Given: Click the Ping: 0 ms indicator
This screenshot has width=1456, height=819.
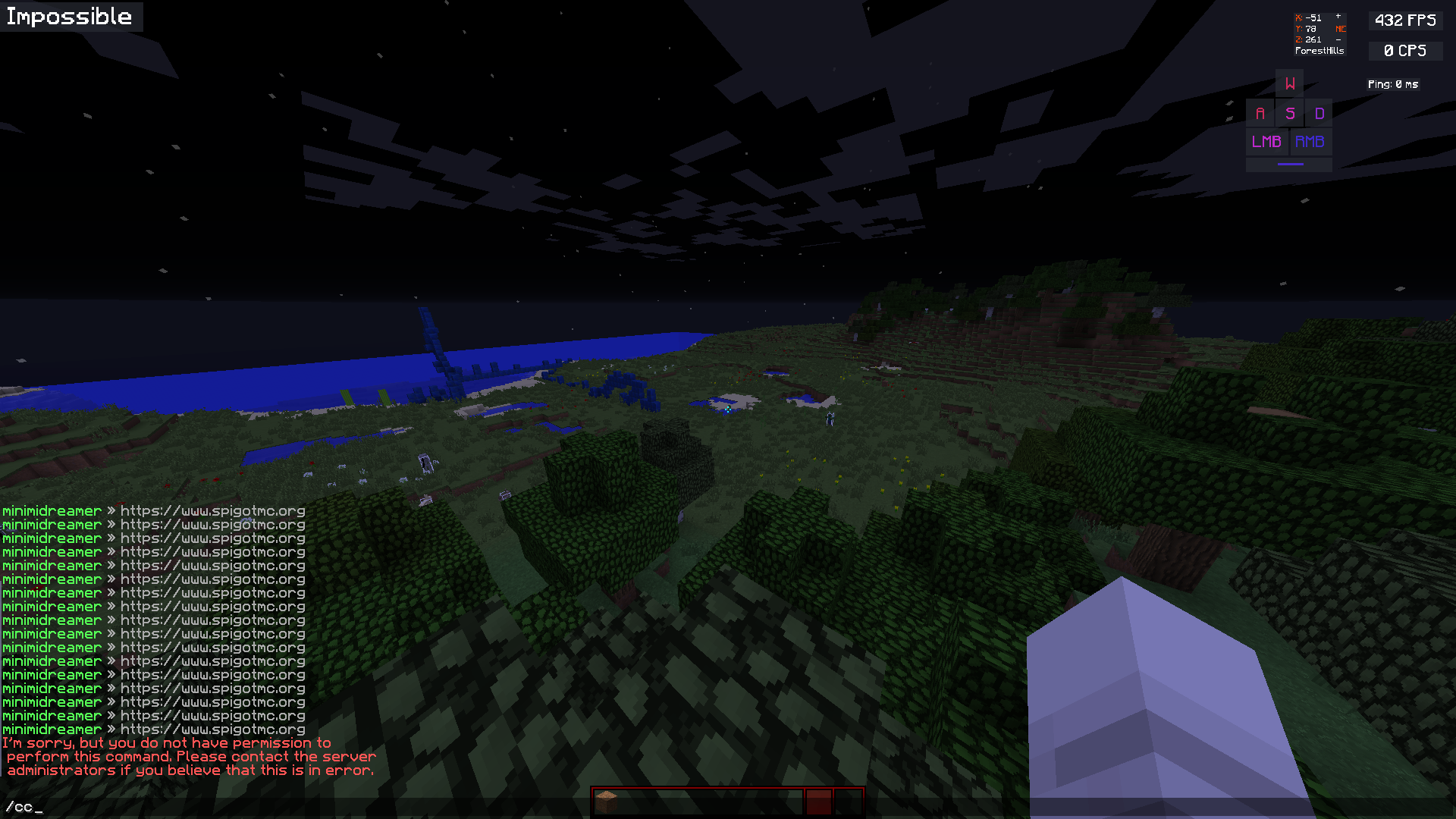Looking at the screenshot, I should pyautogui.click(x=1393, y=84).
